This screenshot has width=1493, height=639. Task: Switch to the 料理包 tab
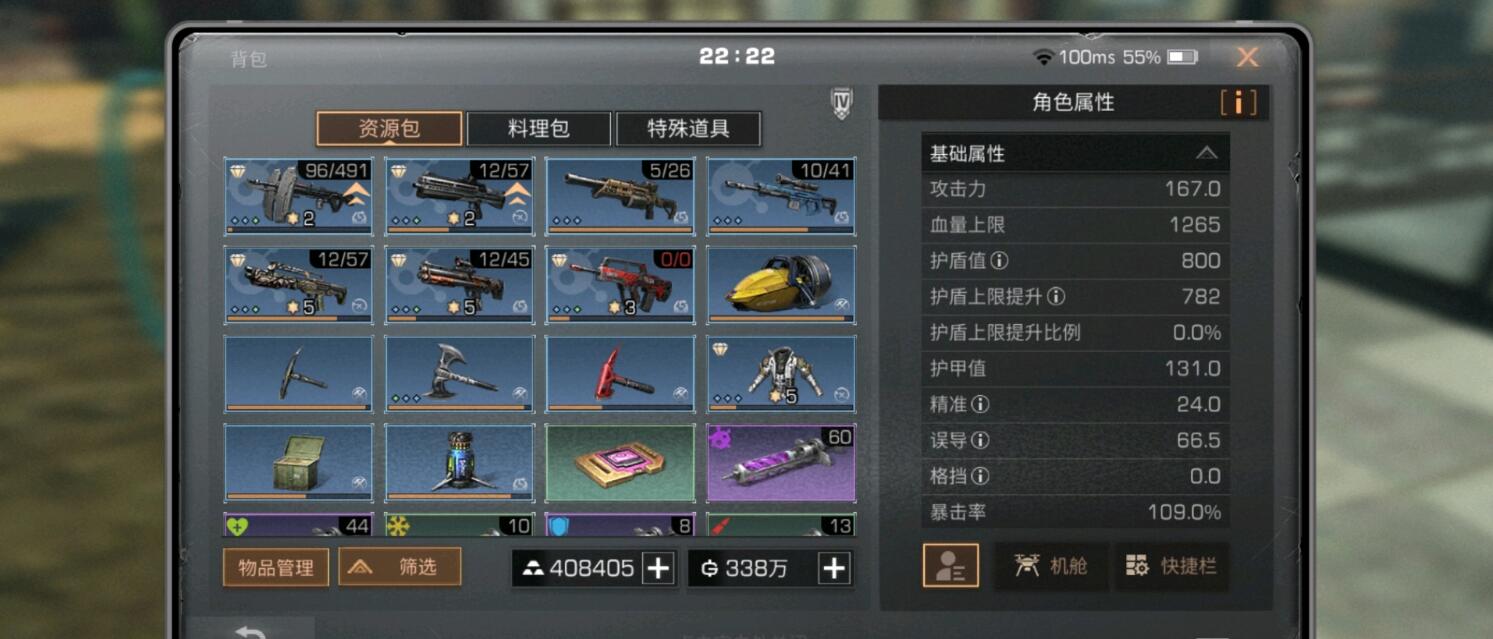(x=538, y=129)
